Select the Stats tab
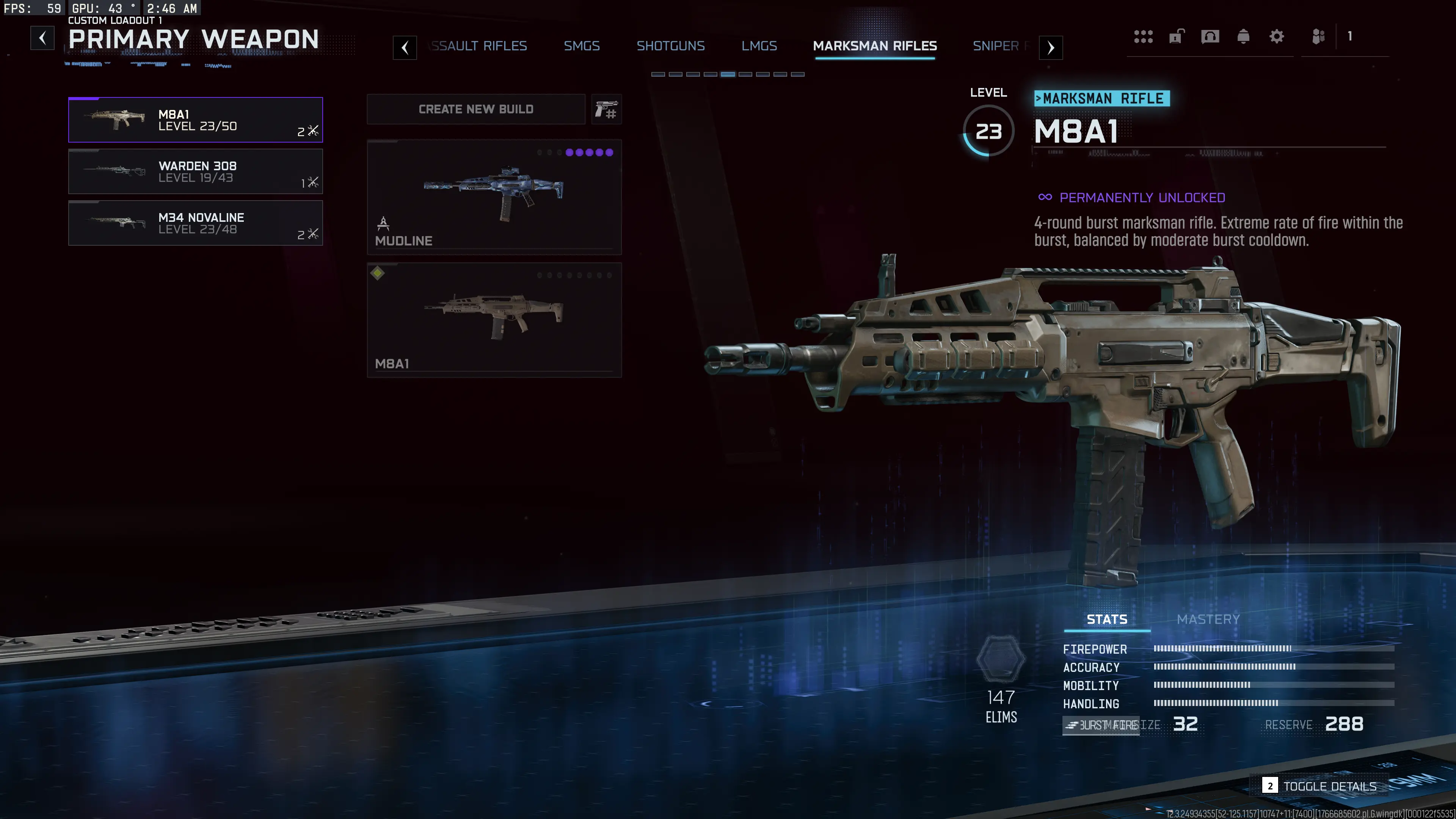Image resolution: width=1456 pixels, height=819 pixels. pyautogui.click(x=1106, y=619)
